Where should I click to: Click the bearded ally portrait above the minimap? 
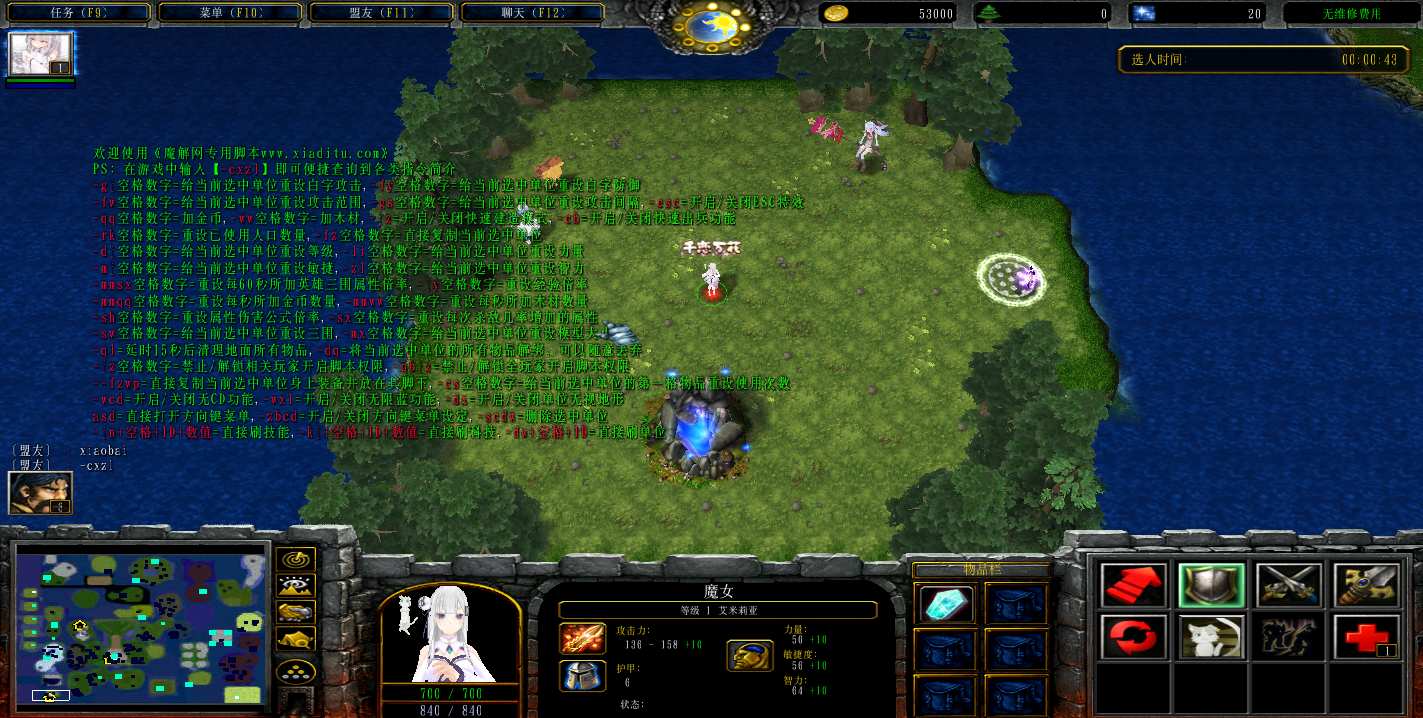(x=40, y=493)
